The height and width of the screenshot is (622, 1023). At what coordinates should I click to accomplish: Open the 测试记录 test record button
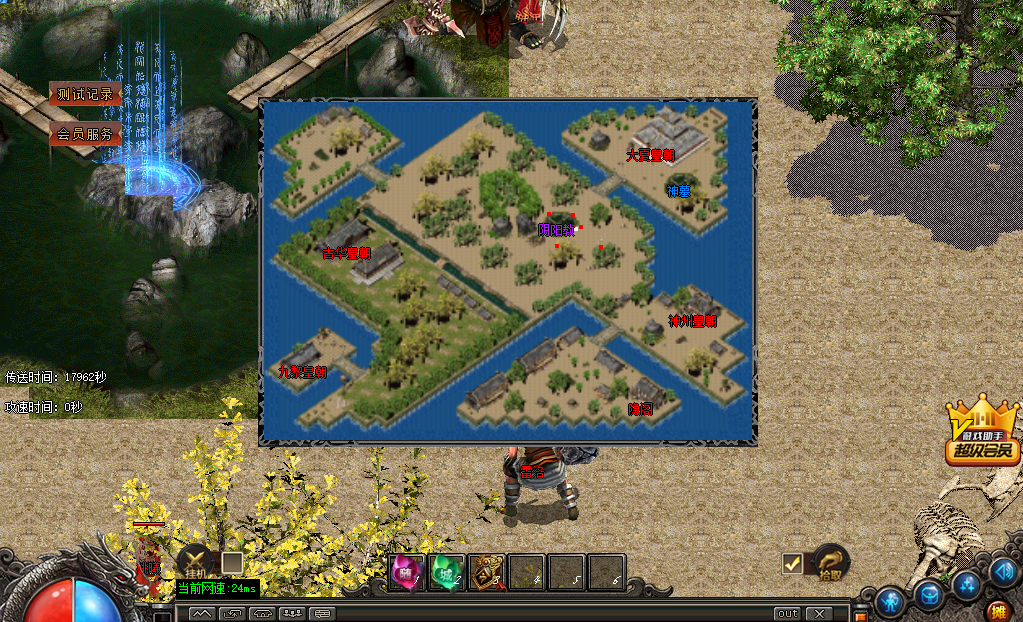[85, 95]
